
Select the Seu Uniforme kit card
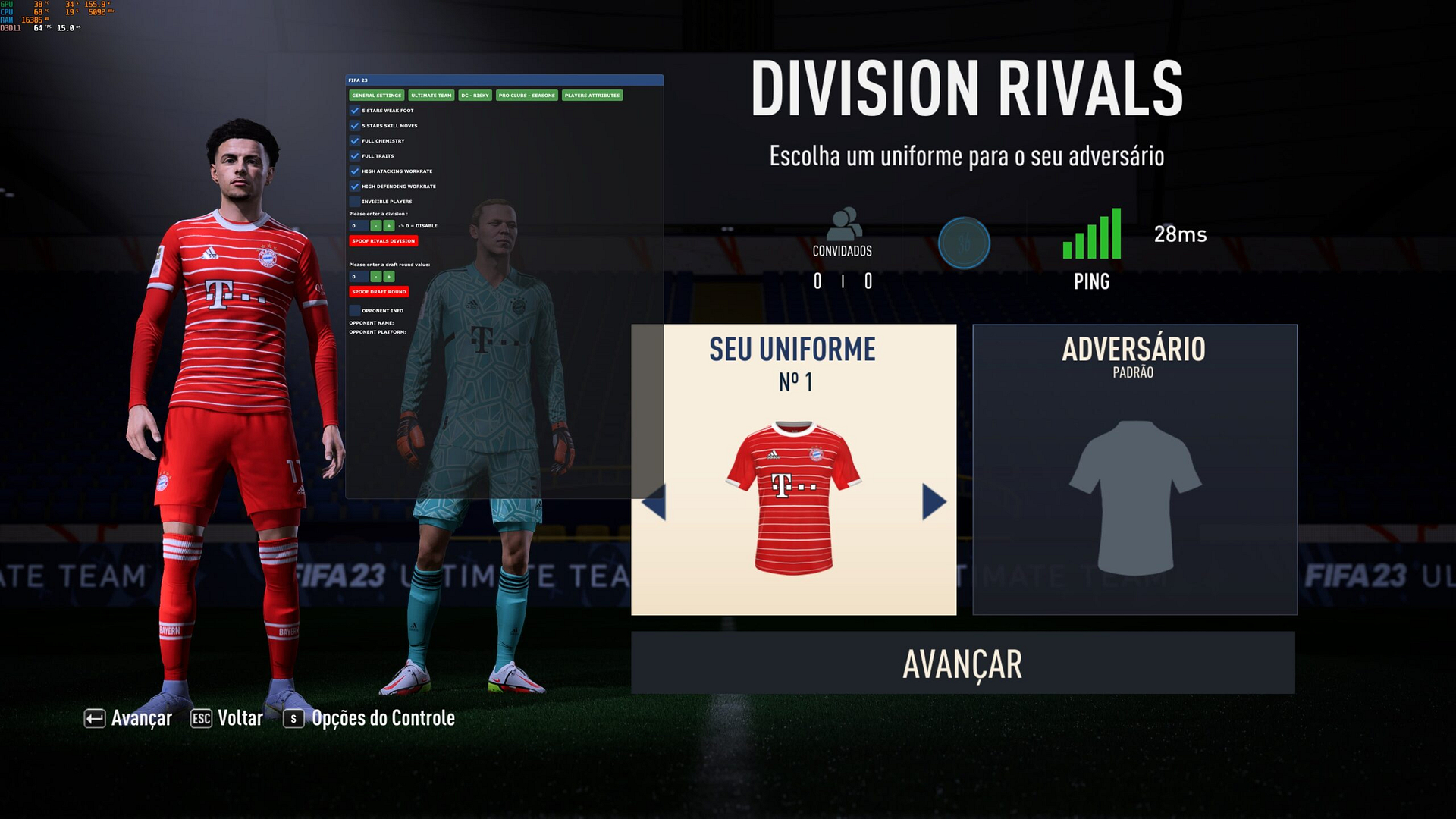pyautogui.click(x=793, y=469)
